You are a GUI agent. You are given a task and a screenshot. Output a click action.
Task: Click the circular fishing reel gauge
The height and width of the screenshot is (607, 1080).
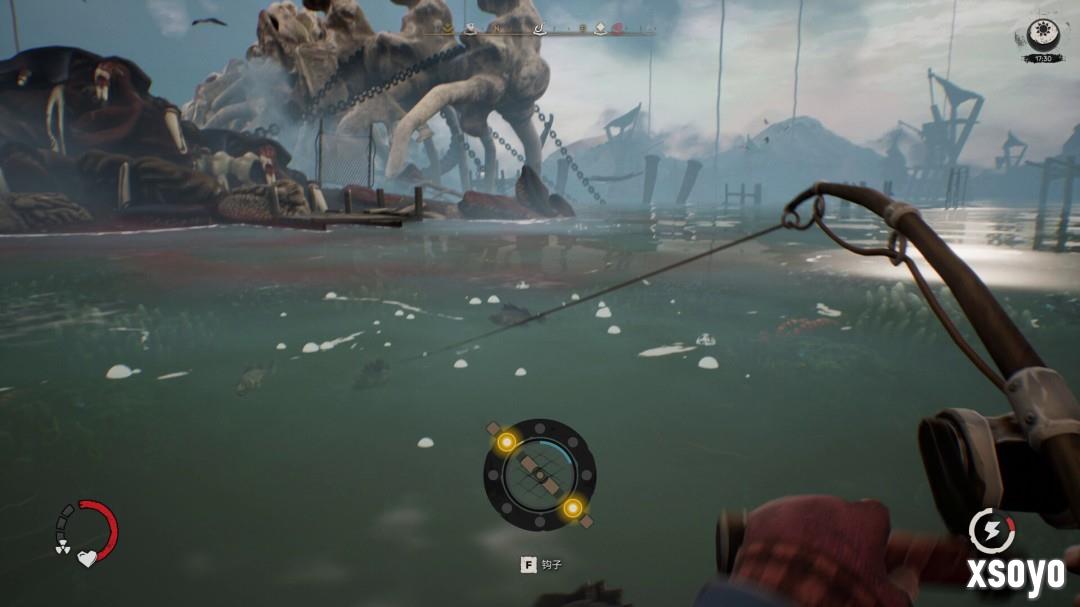pyautogui.click(x=539, y=474)
